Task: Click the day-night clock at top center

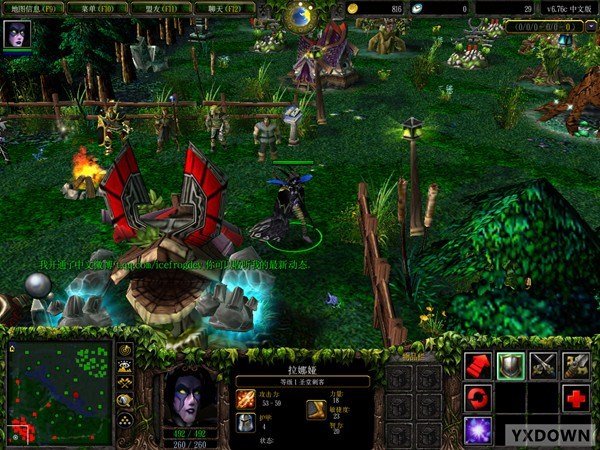Action: coord(299,15)
